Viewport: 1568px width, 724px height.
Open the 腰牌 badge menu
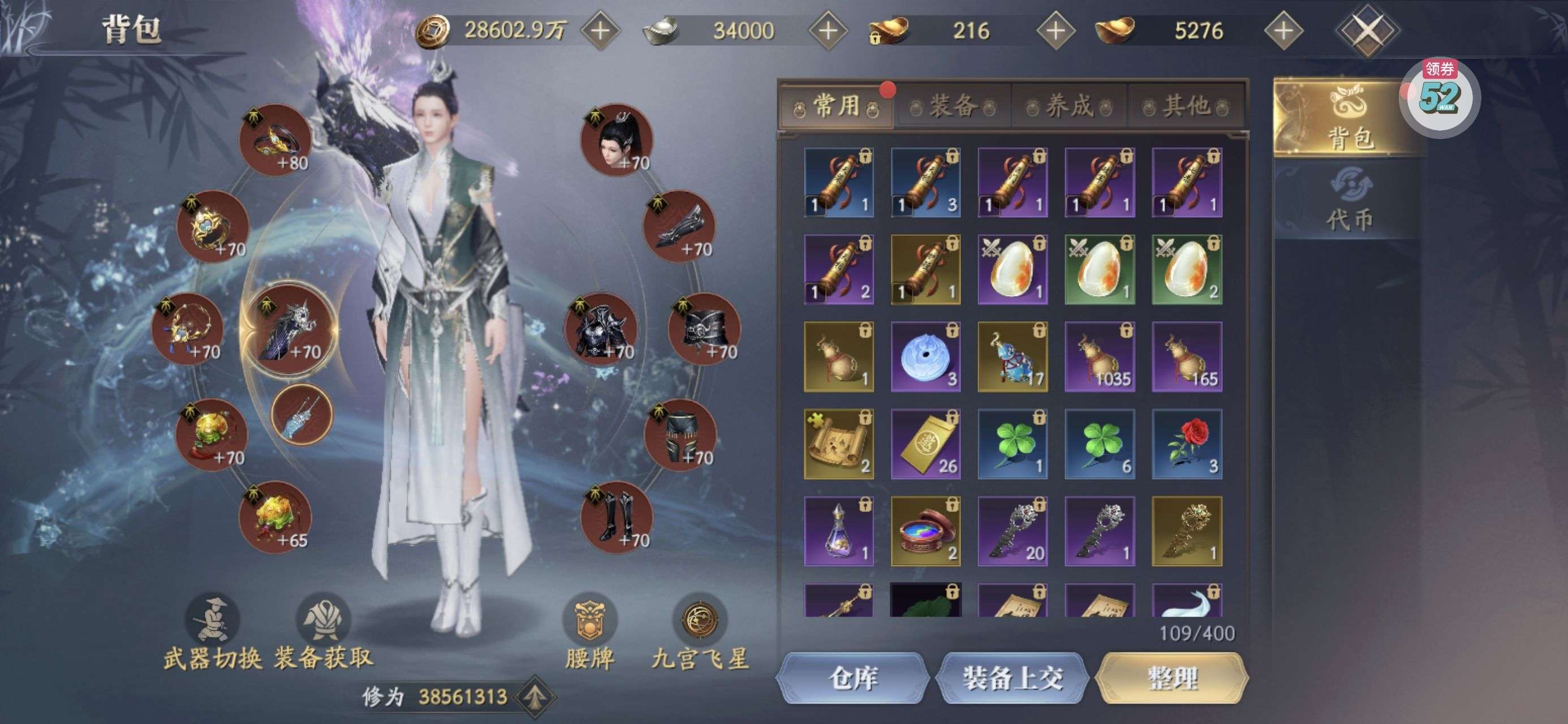[589, 633]
